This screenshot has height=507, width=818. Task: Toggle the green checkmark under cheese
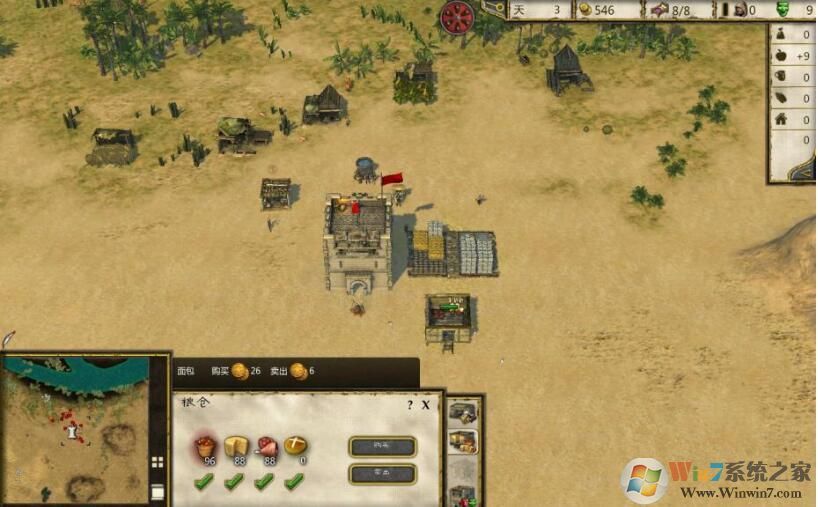coord(234,483)
